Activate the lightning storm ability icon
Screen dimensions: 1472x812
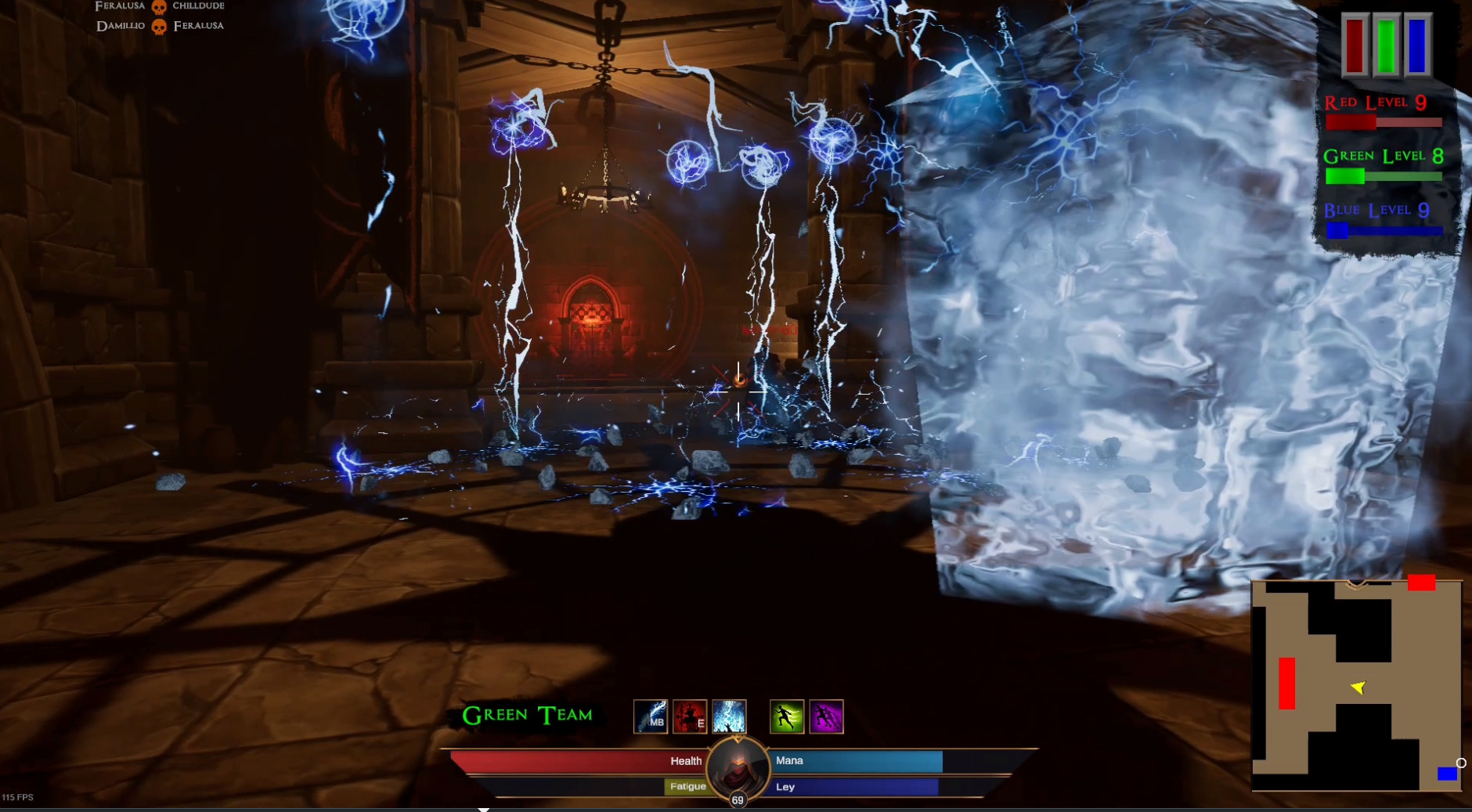730,715
